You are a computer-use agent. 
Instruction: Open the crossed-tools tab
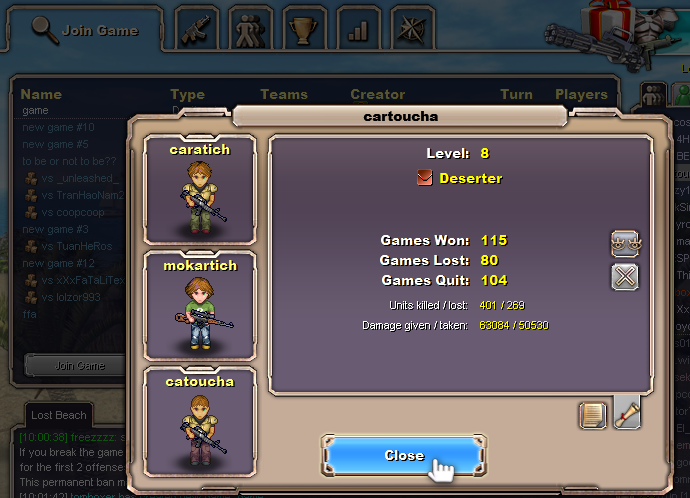(411, 30)
